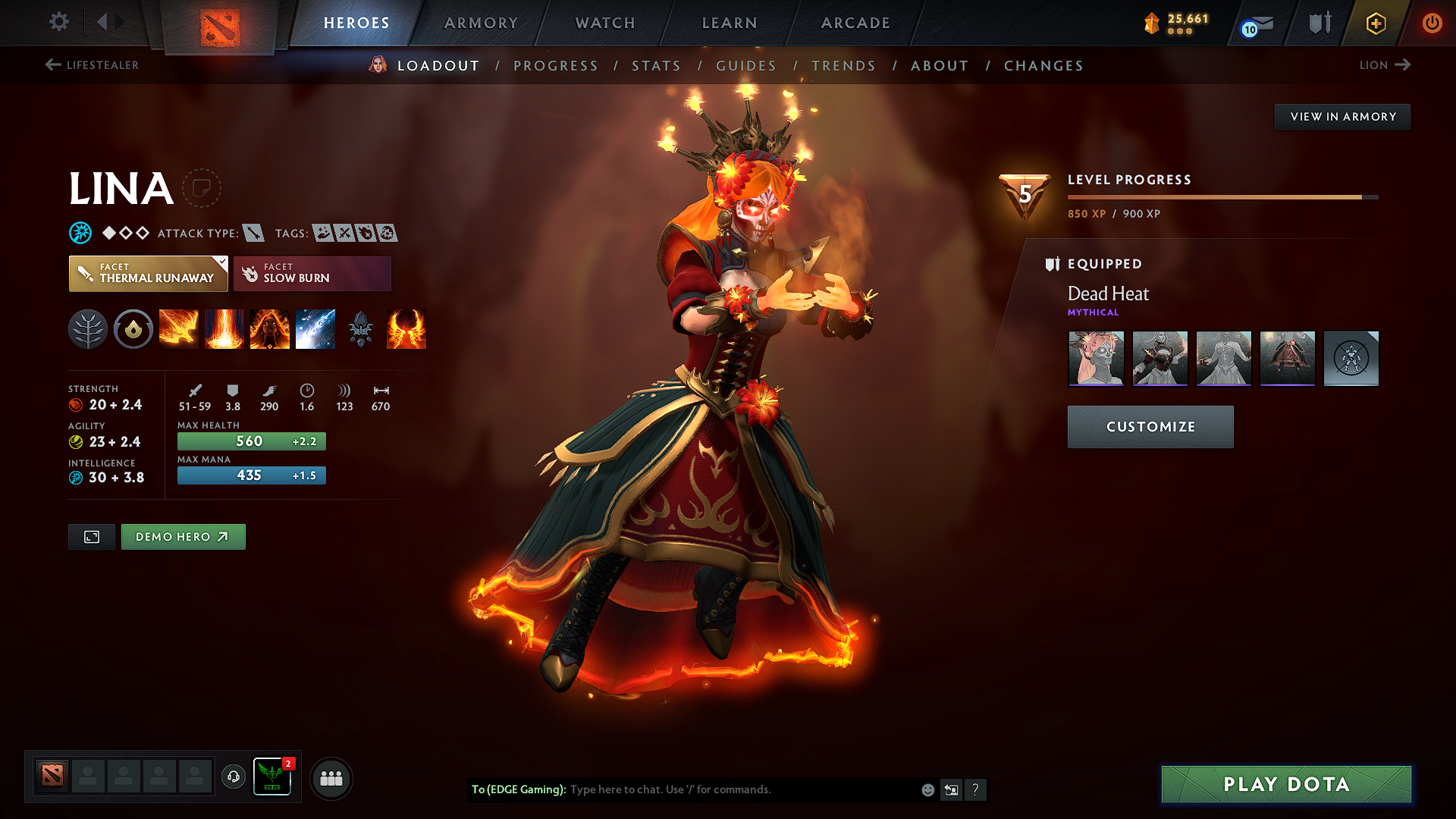Viewport: 1456px width, 819px height.
Task: Select the Fiery Soul ability icon
Action: pyautogui.click(x=270, y=329)
